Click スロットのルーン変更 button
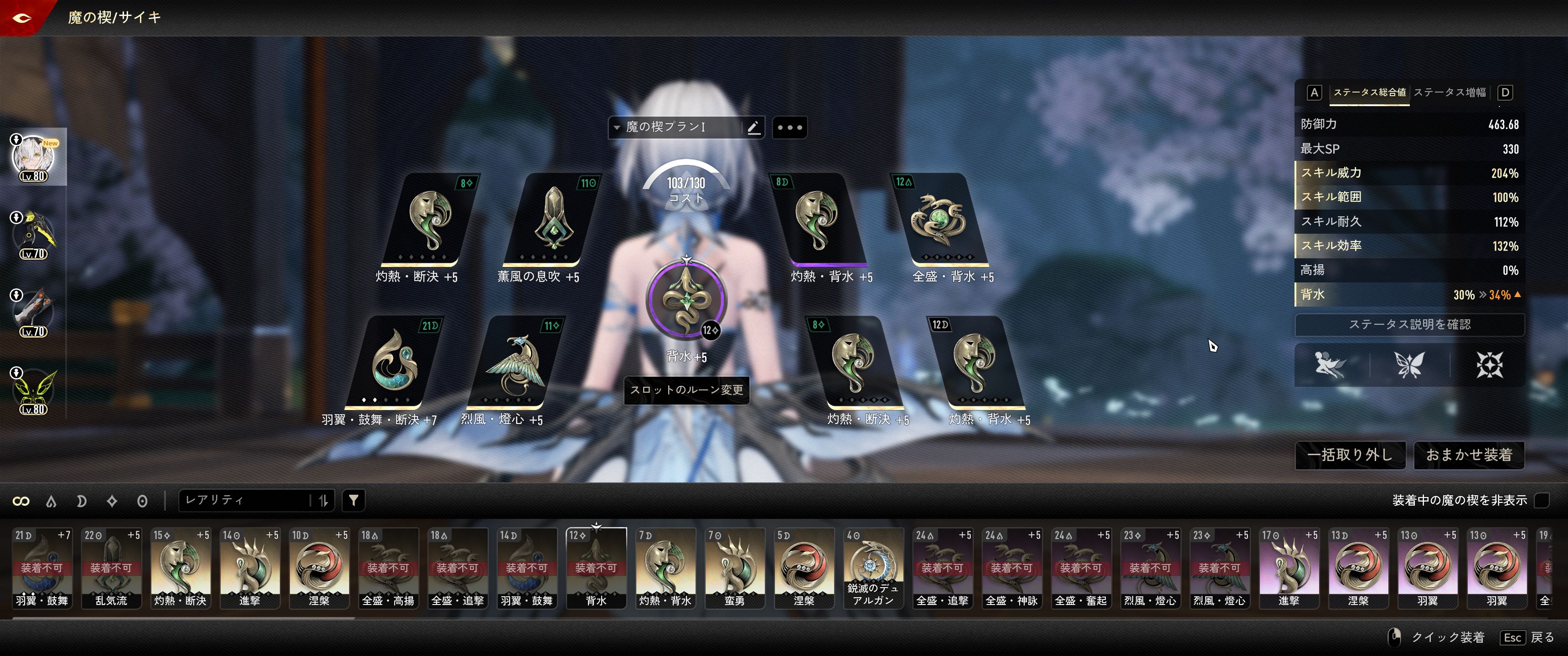This screenshot has width=1568, height=656. 686,390
